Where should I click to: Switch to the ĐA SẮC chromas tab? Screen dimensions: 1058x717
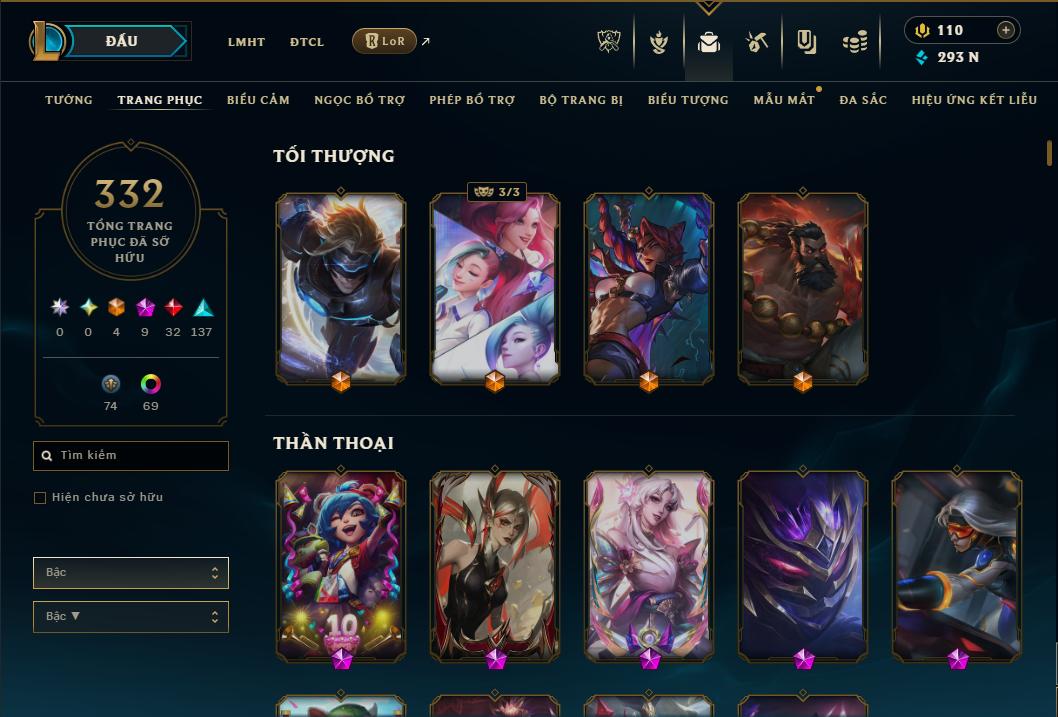click(863, 100)
